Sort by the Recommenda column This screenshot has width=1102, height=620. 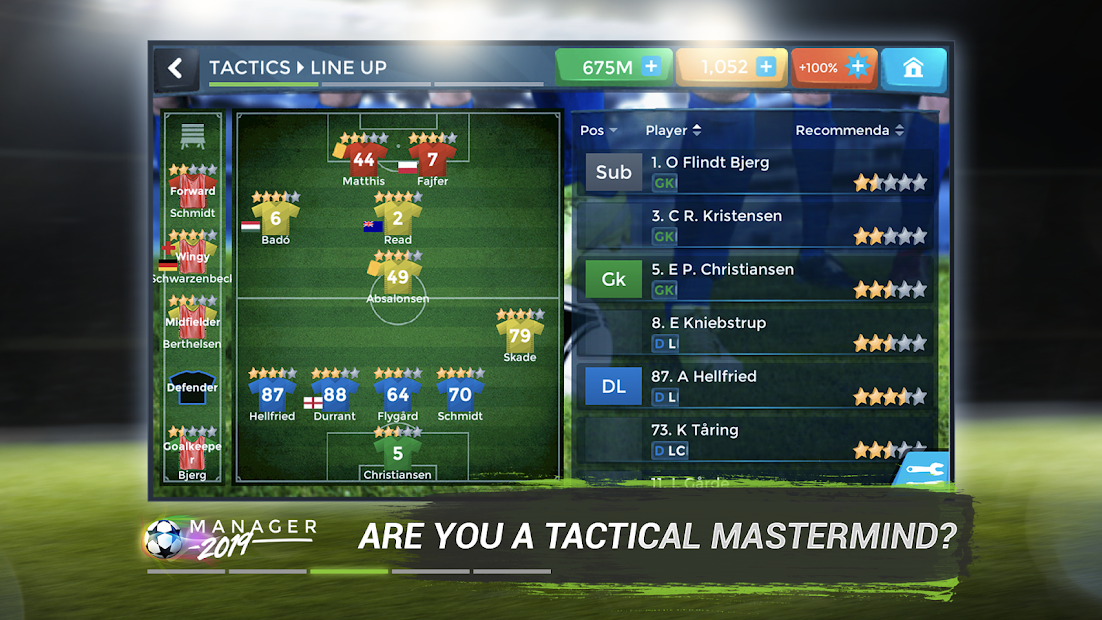(x=849, y=130)
